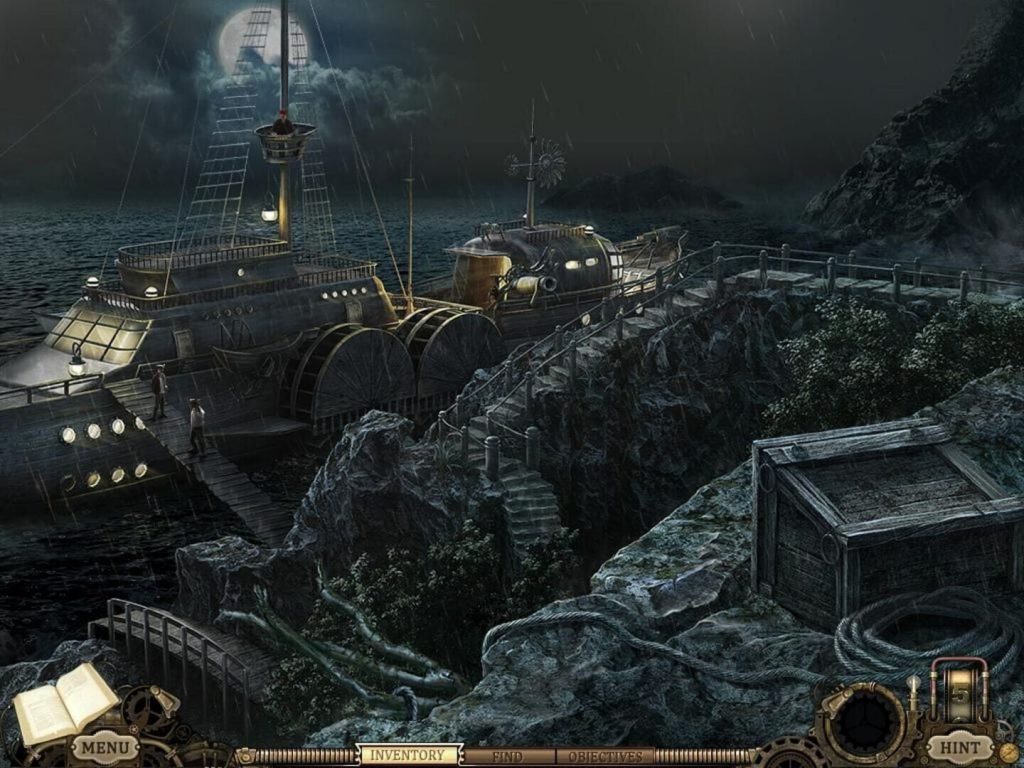Switch to the Inventory tab
The height and width of the screenshot is (768, 1024).
pyautogui.click(x=410, y=756)
